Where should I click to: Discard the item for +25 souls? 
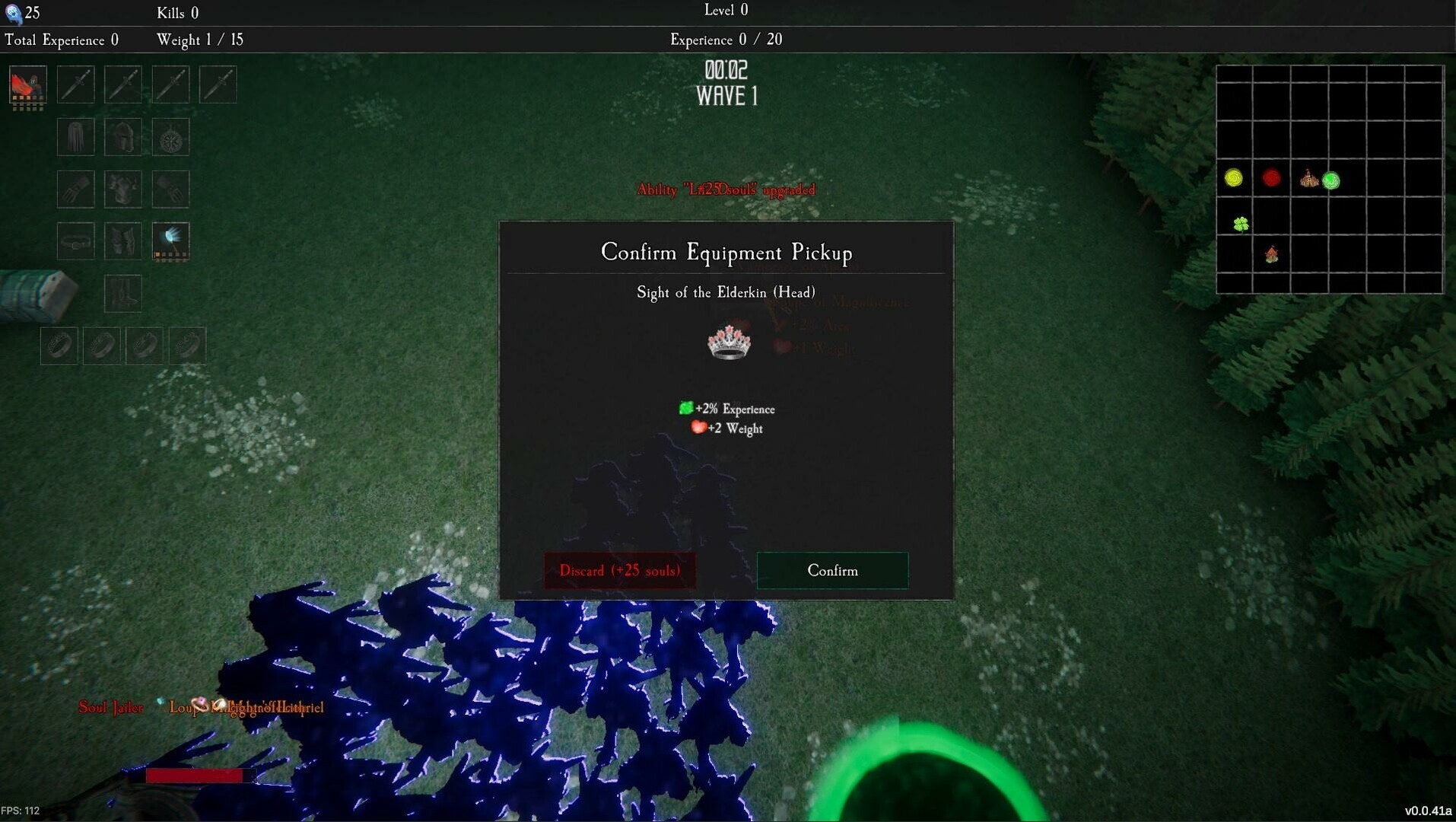pos(619,571)
